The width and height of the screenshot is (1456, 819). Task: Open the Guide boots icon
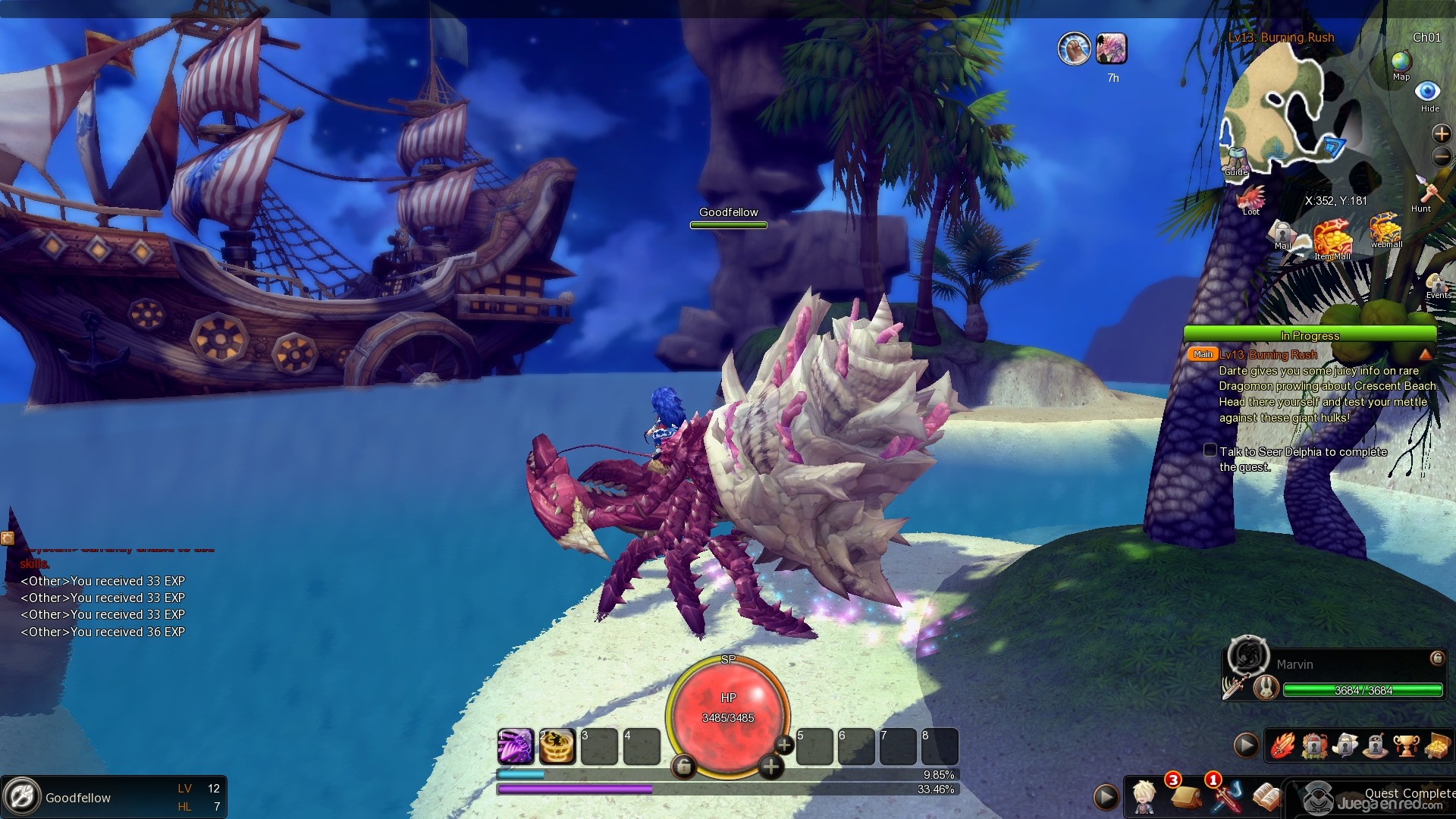click(1236, 159)
